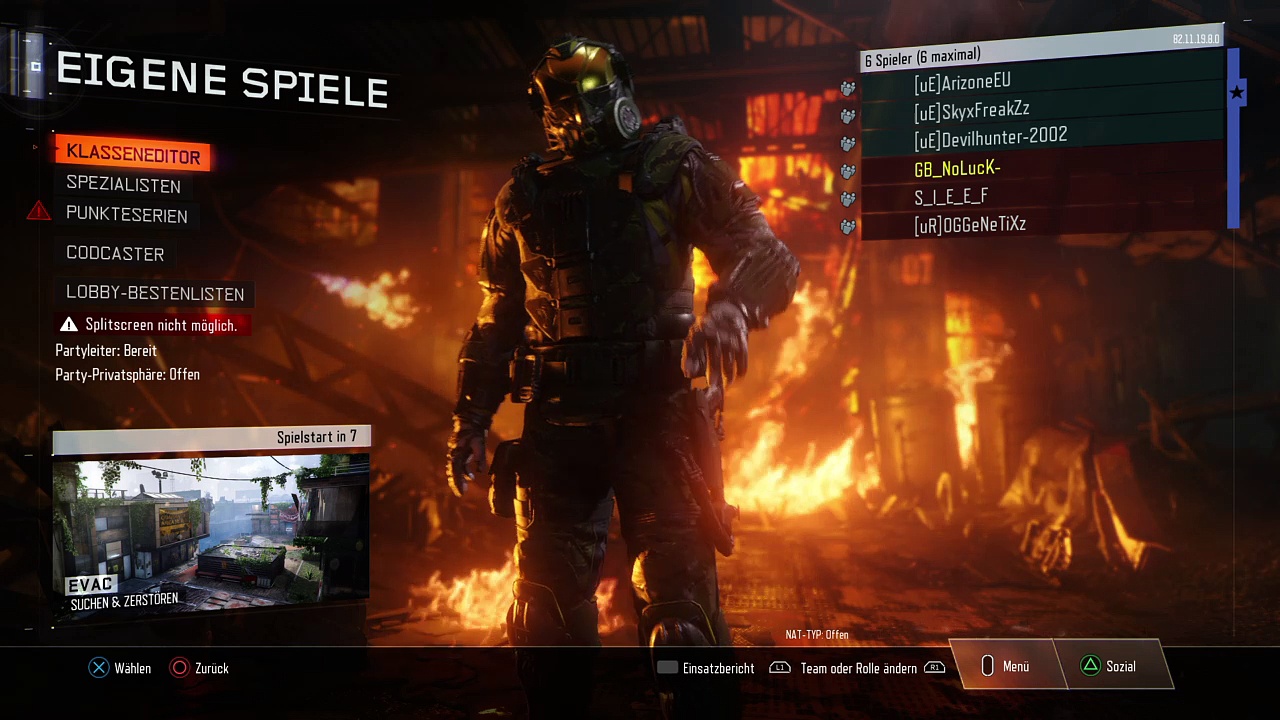The height and width of the screenshot is (720, 1280).
Task: Select player [uR]OGGeNeTiXz in lobby list
Action: point(1040,225)
